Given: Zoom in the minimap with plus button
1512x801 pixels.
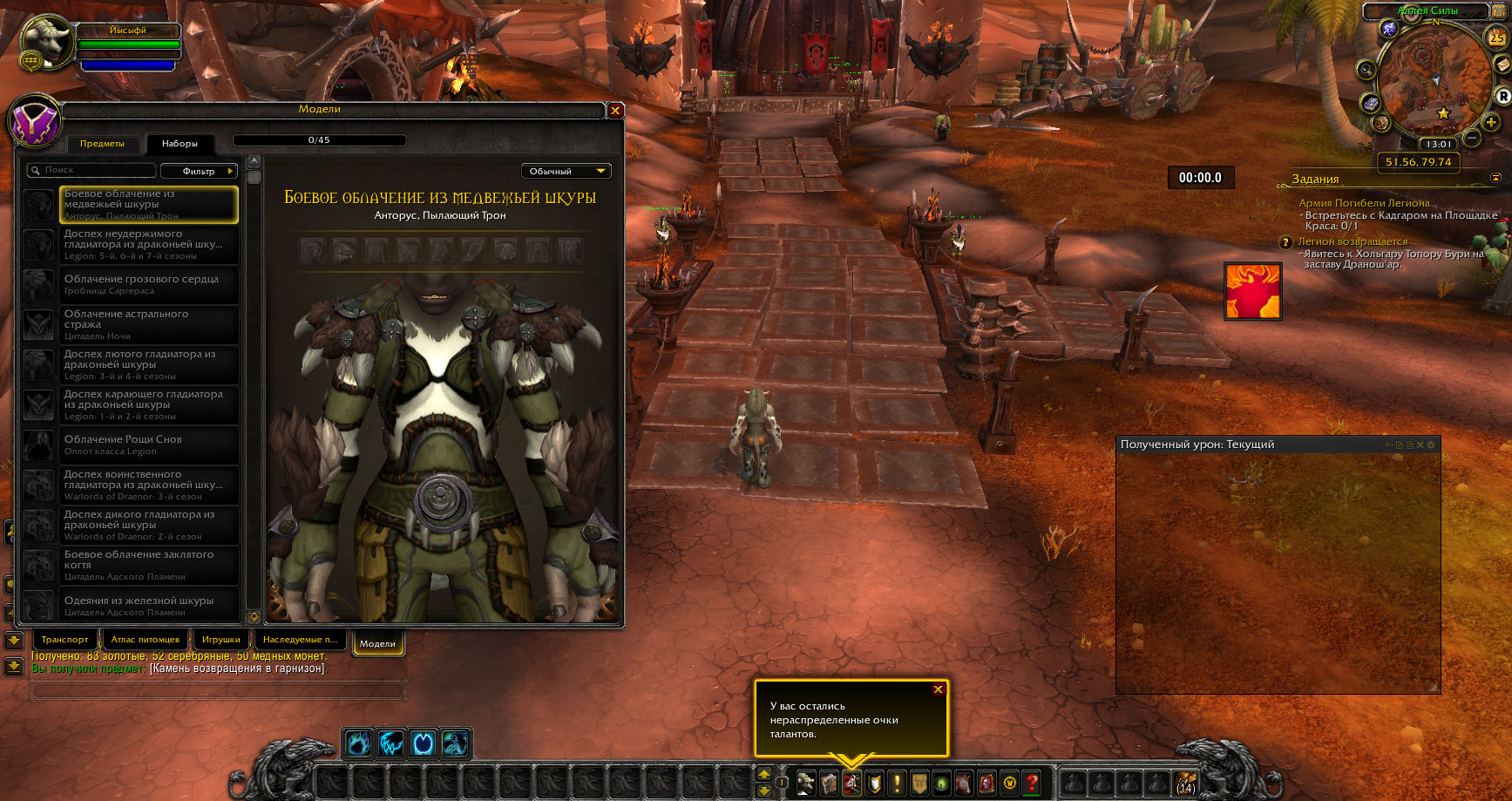Looking at the screenshot, I should pyautogui.click(x=1491, y=123).
